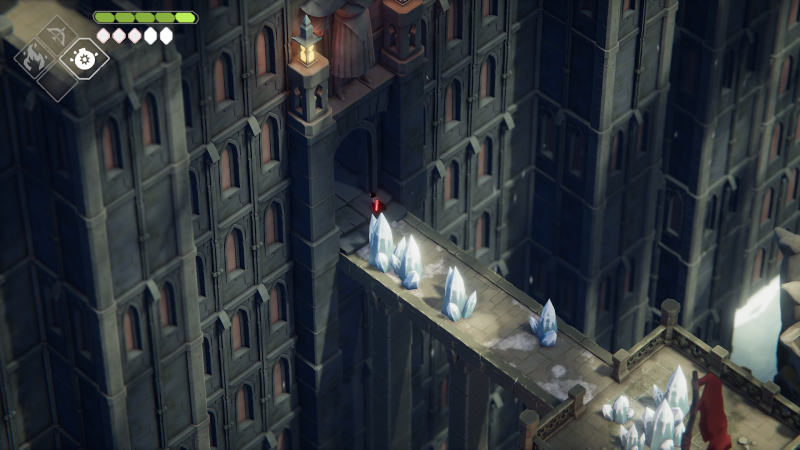Screen dimensions: 800x450
Task: Choose the fire spell ability
Action: pyautogui.click(x=32, y=58)
